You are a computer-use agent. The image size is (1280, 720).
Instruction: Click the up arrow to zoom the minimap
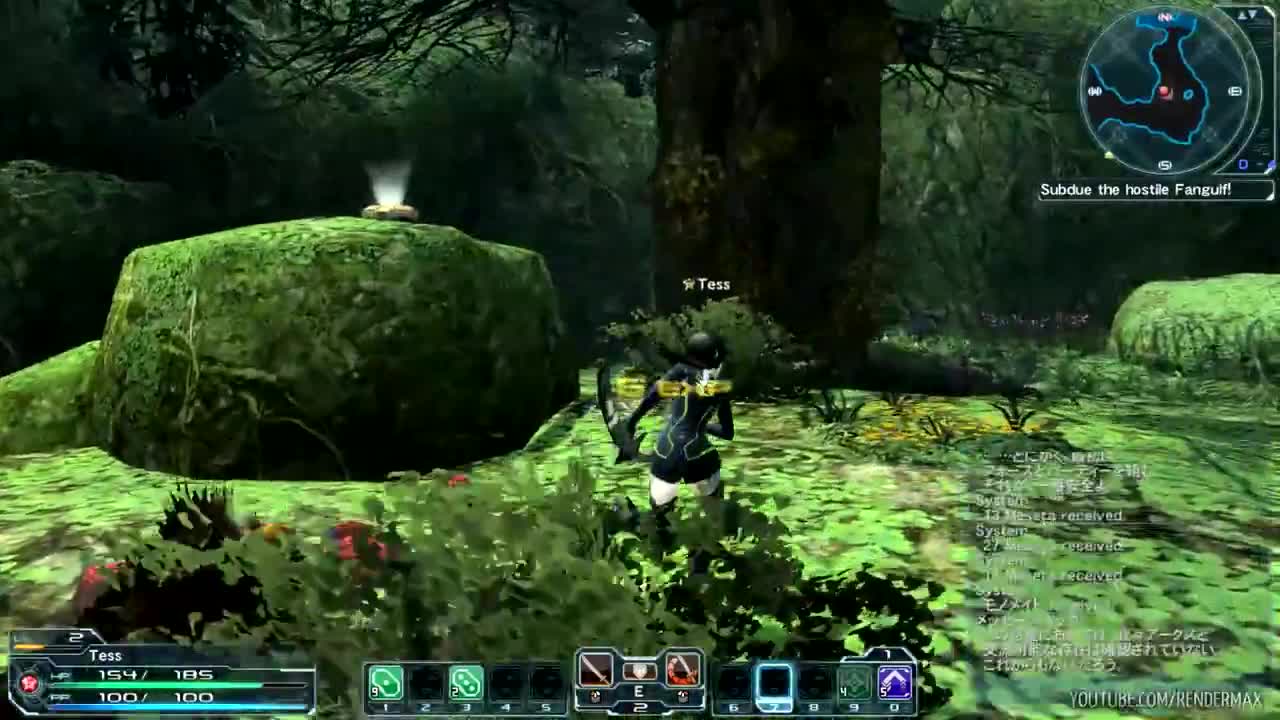tap(1243, 14)
